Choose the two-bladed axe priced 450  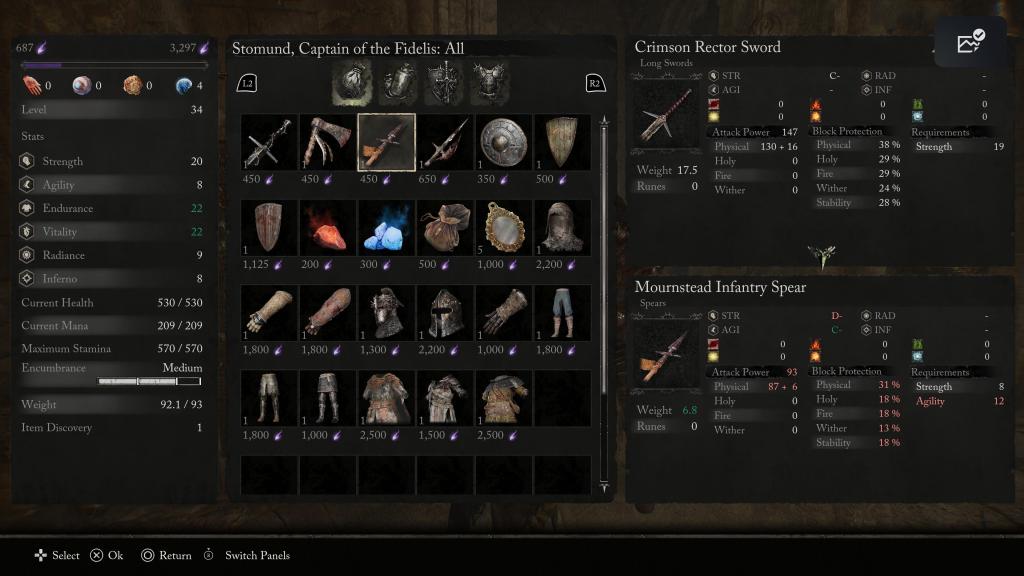328,142
